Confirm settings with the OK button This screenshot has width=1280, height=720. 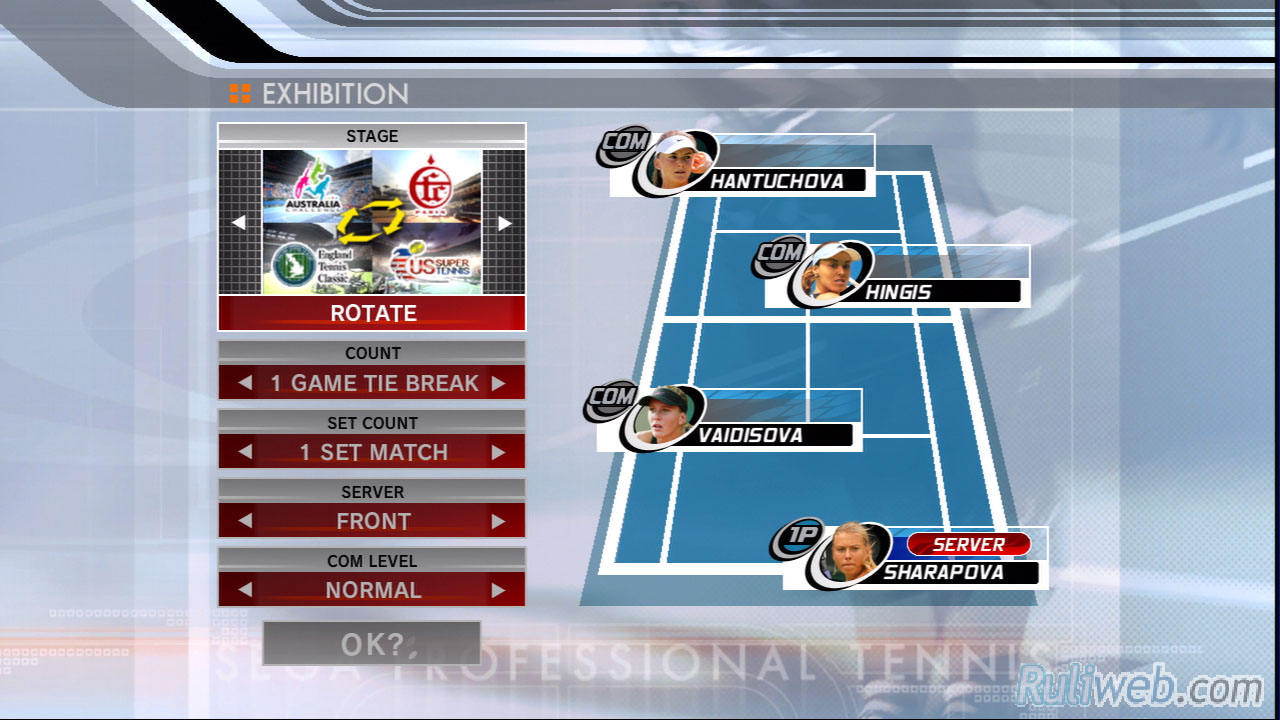click(x=372, y=645)
